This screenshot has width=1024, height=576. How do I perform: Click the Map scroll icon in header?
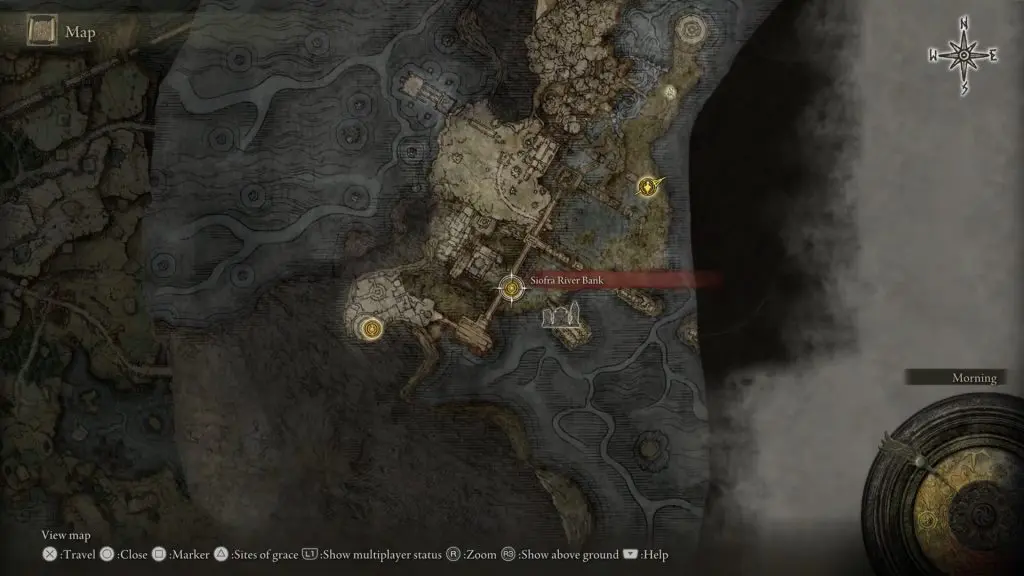pos(42,33)
